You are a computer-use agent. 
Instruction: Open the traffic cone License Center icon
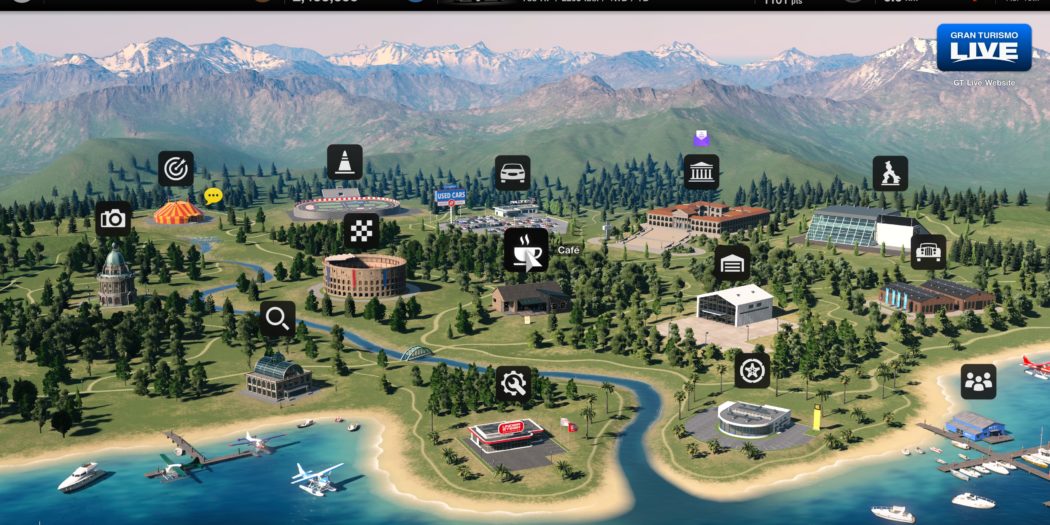[x=345, y=162]
